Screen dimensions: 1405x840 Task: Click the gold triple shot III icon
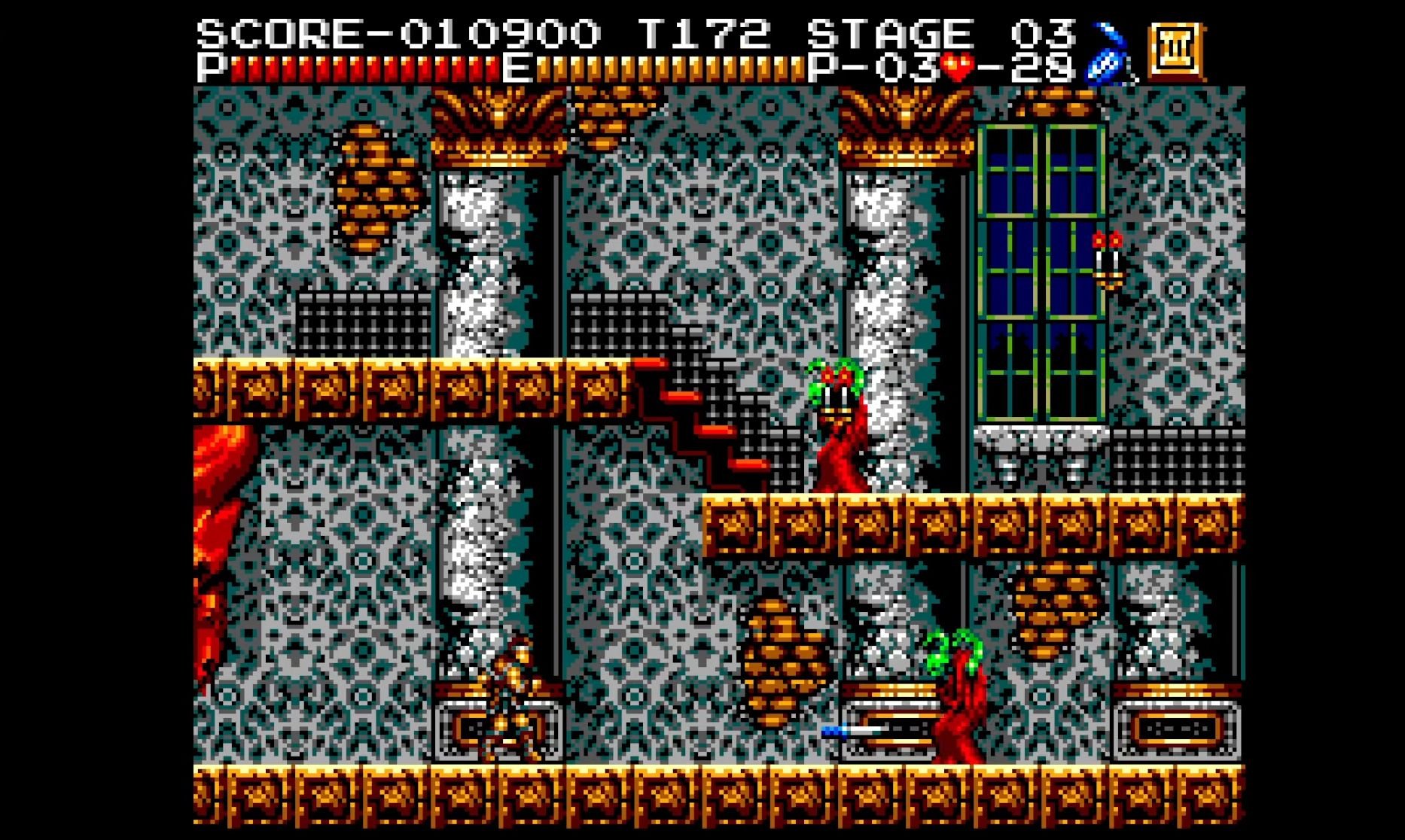[1175, 51]
